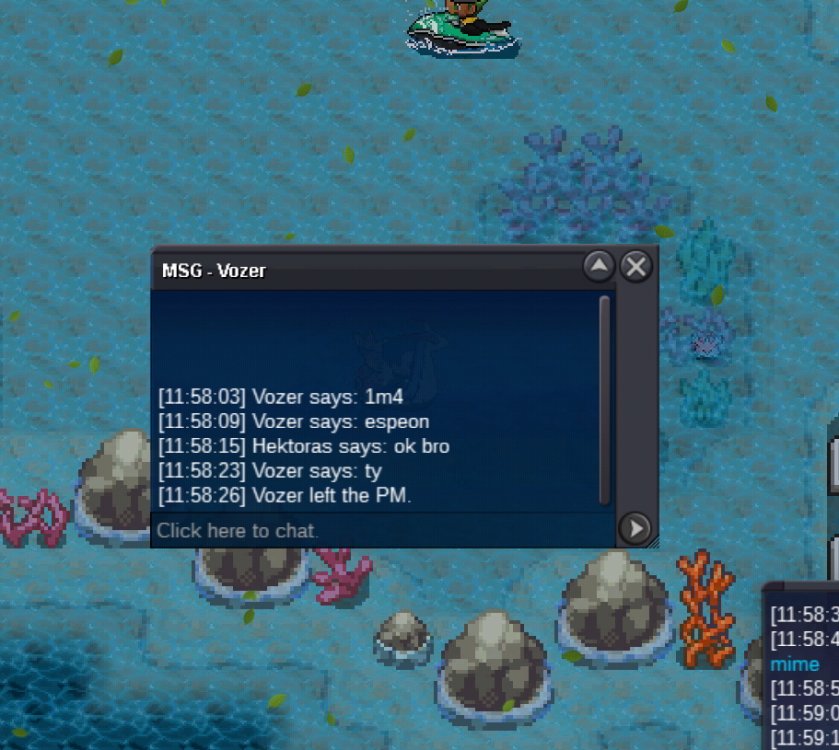Click the PM window's chat scrollbar
839x750 pixels.
604,400
